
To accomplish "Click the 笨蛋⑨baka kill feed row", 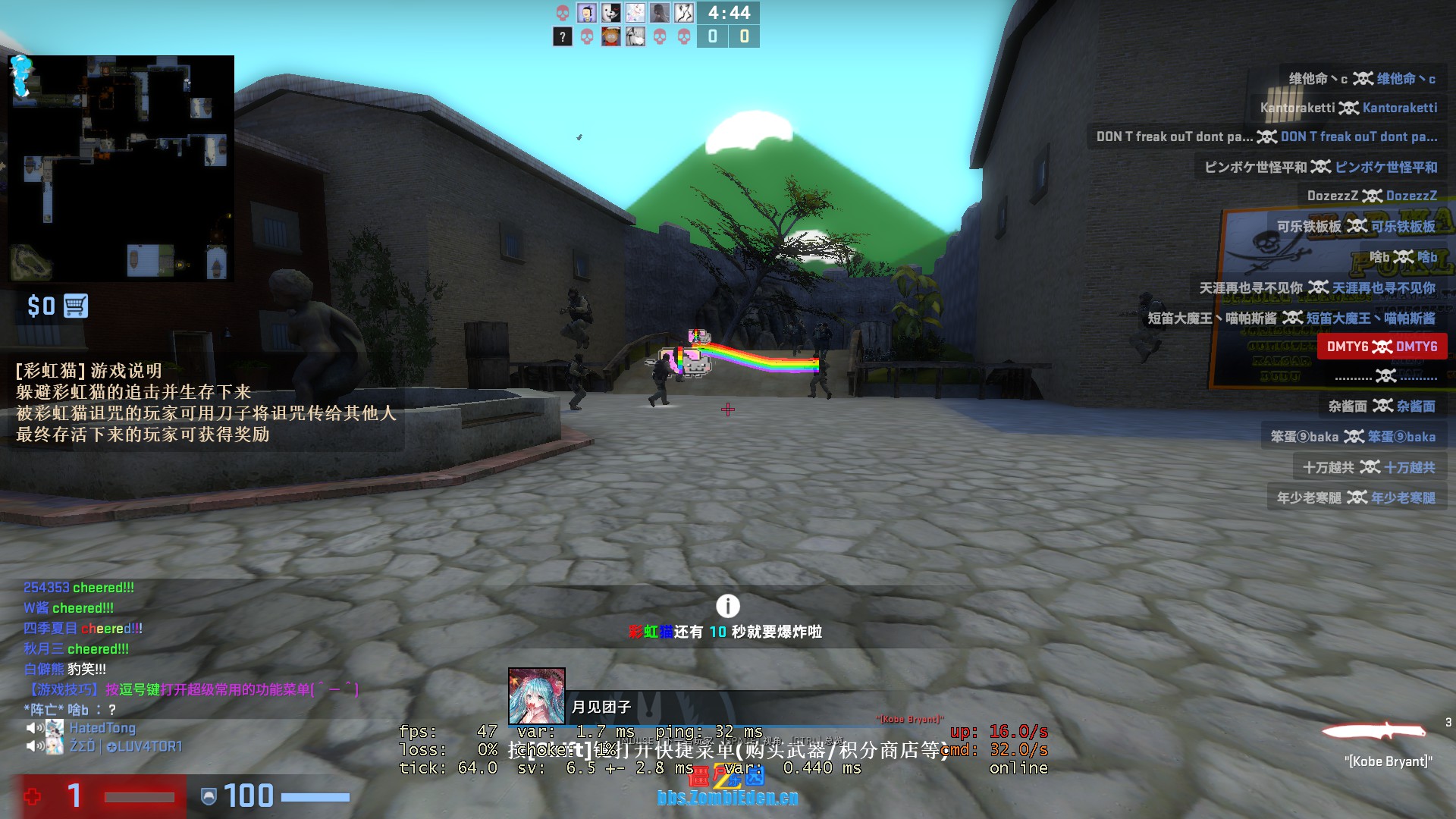I will (x=1353, y=437).
